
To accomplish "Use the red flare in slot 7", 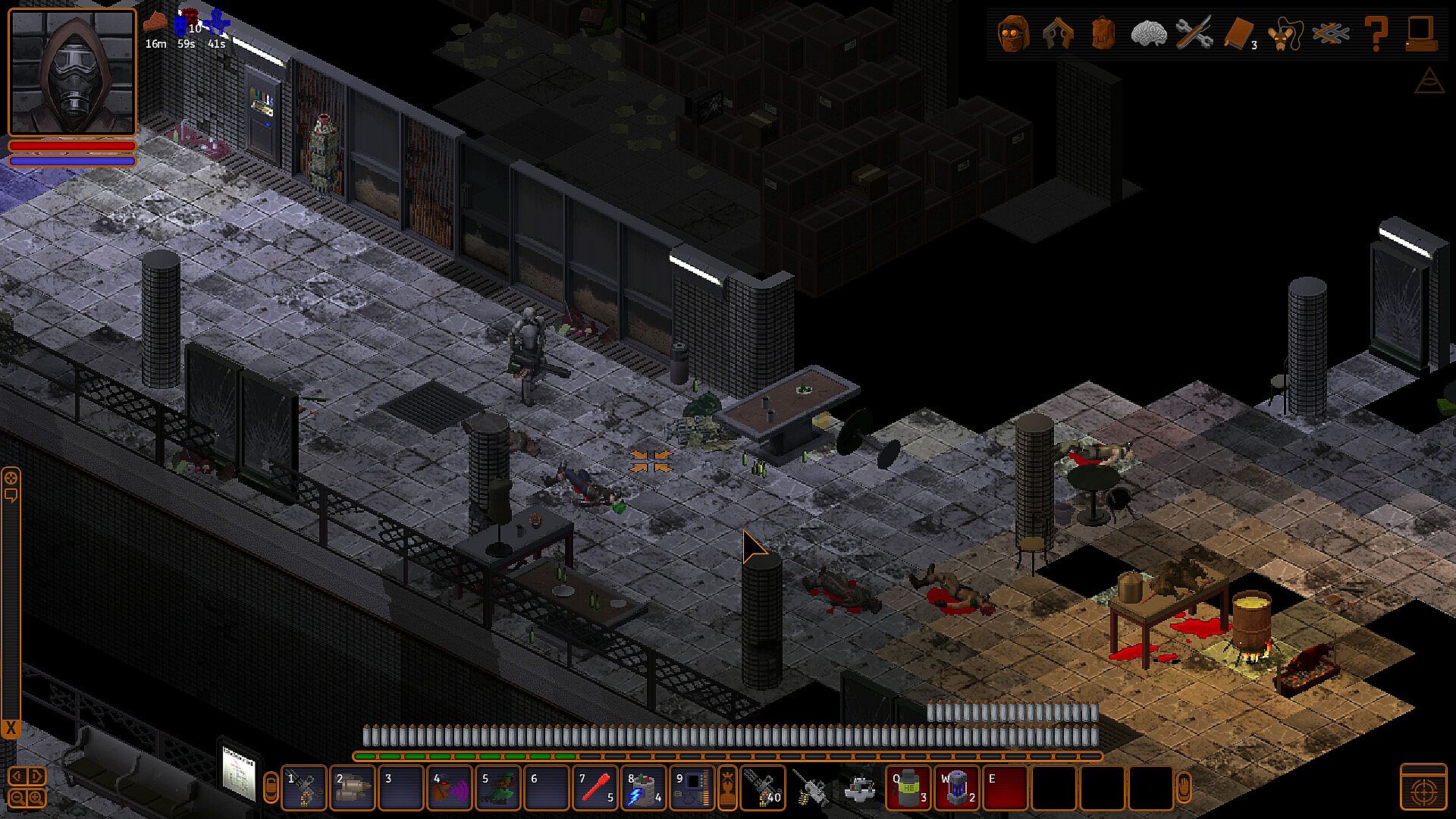I will tap(595, 788).
